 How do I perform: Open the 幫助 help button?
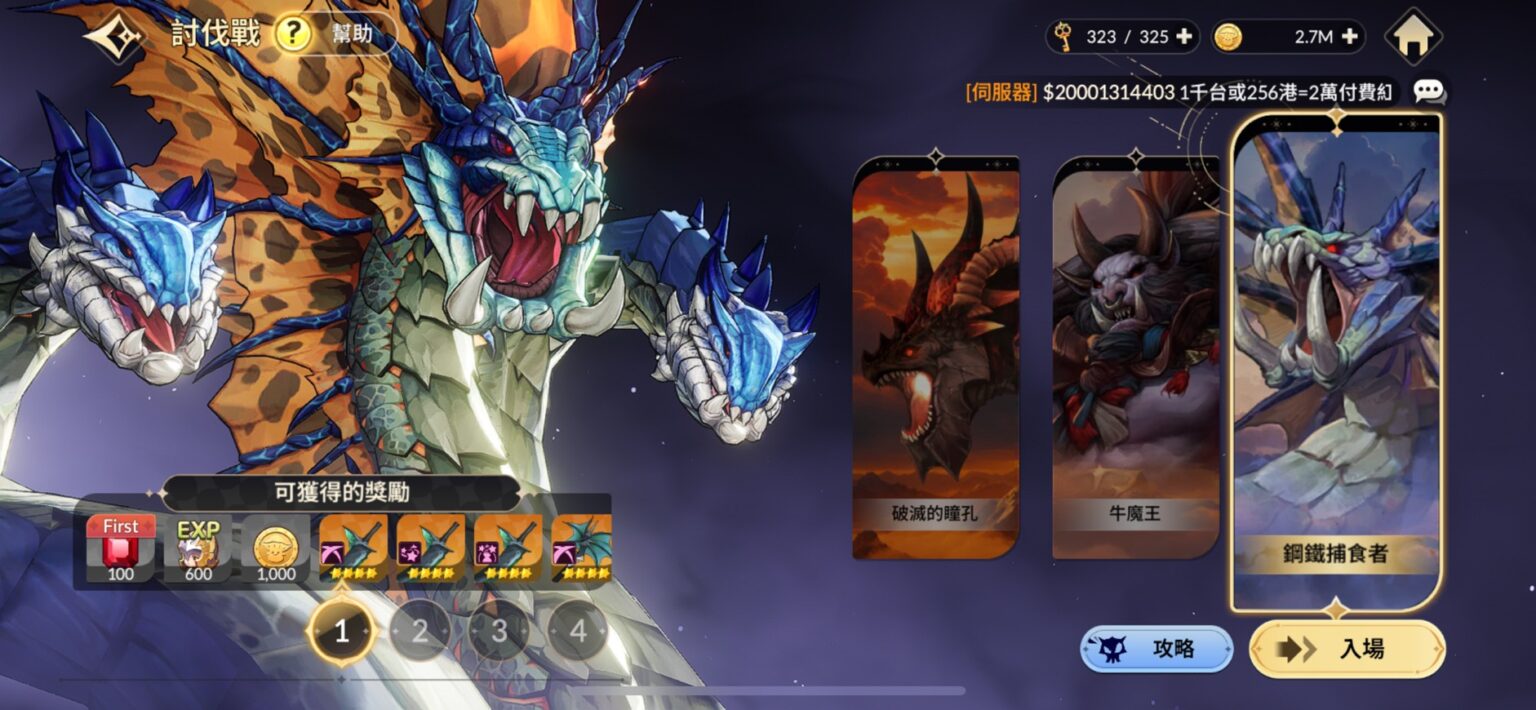tap(335, 34)
